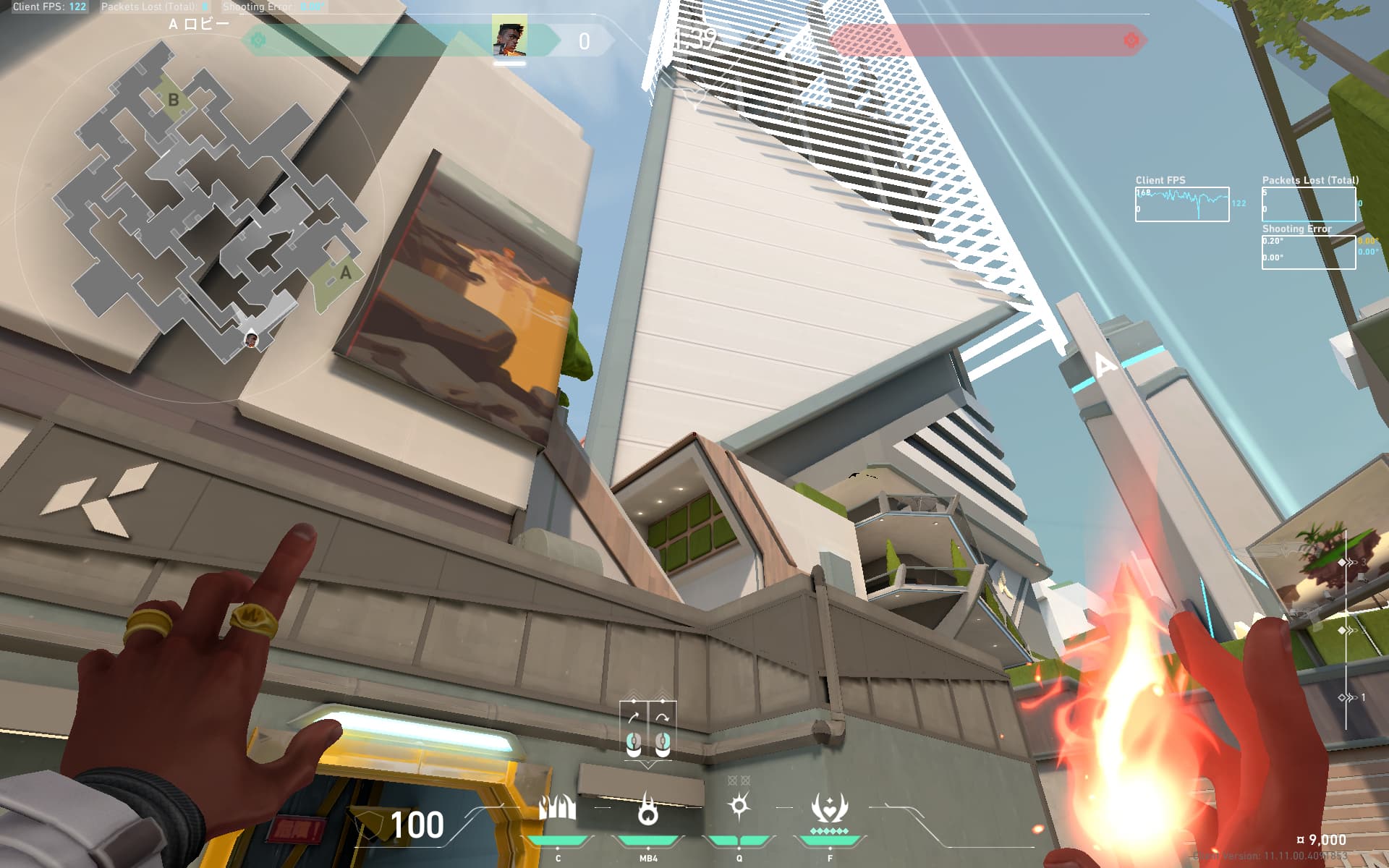Trigger the Run it Back ultimate icon
The image size is (1389, 868).
point(829,807)
